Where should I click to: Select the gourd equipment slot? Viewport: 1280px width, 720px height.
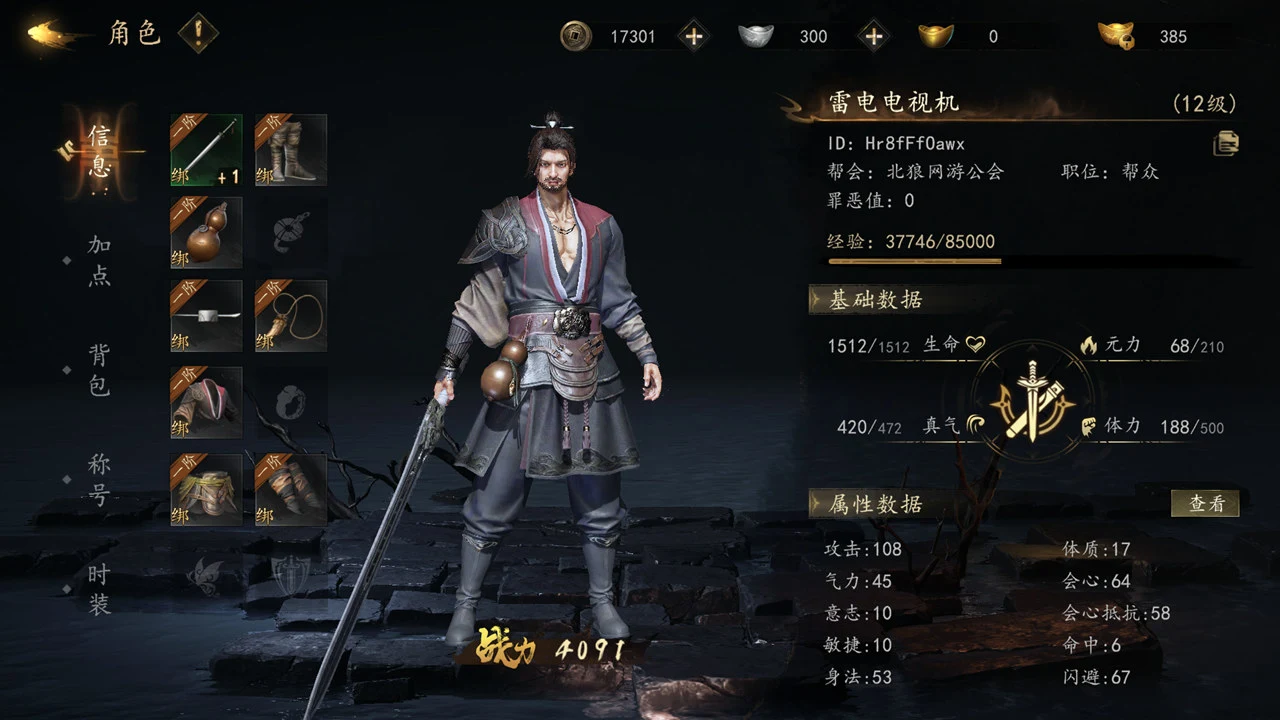[206, 233]
